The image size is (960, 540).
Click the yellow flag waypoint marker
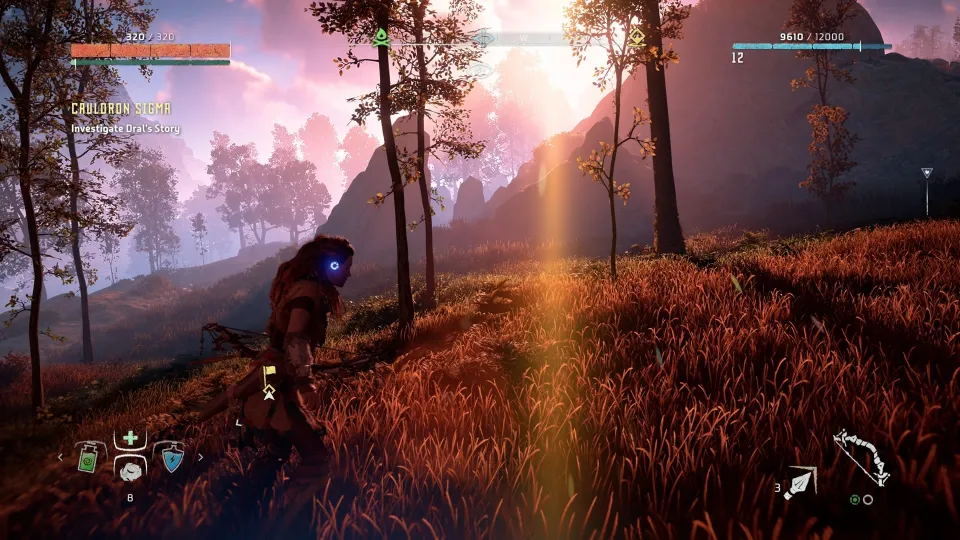tap(268, 375)
